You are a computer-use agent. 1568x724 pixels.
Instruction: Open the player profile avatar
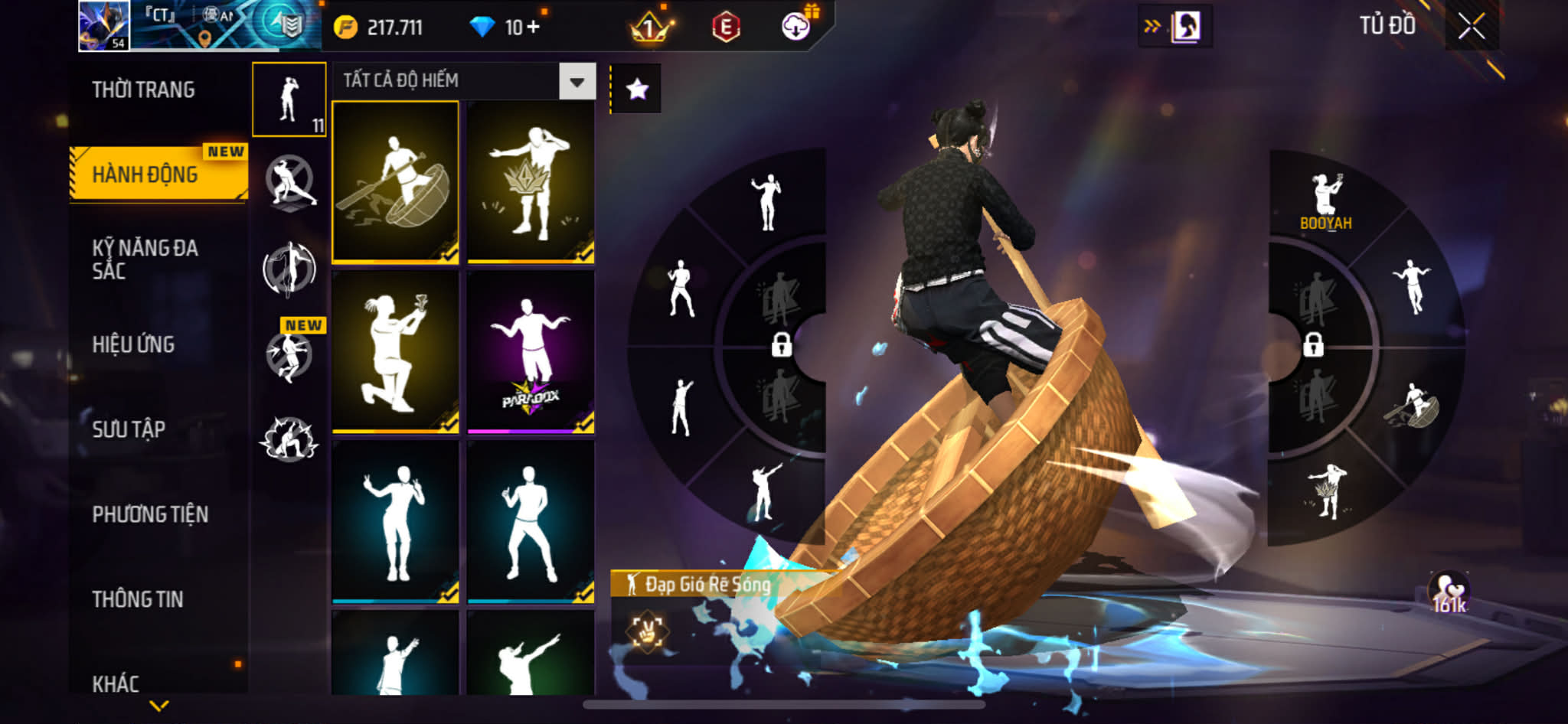(x=104, y=26)
